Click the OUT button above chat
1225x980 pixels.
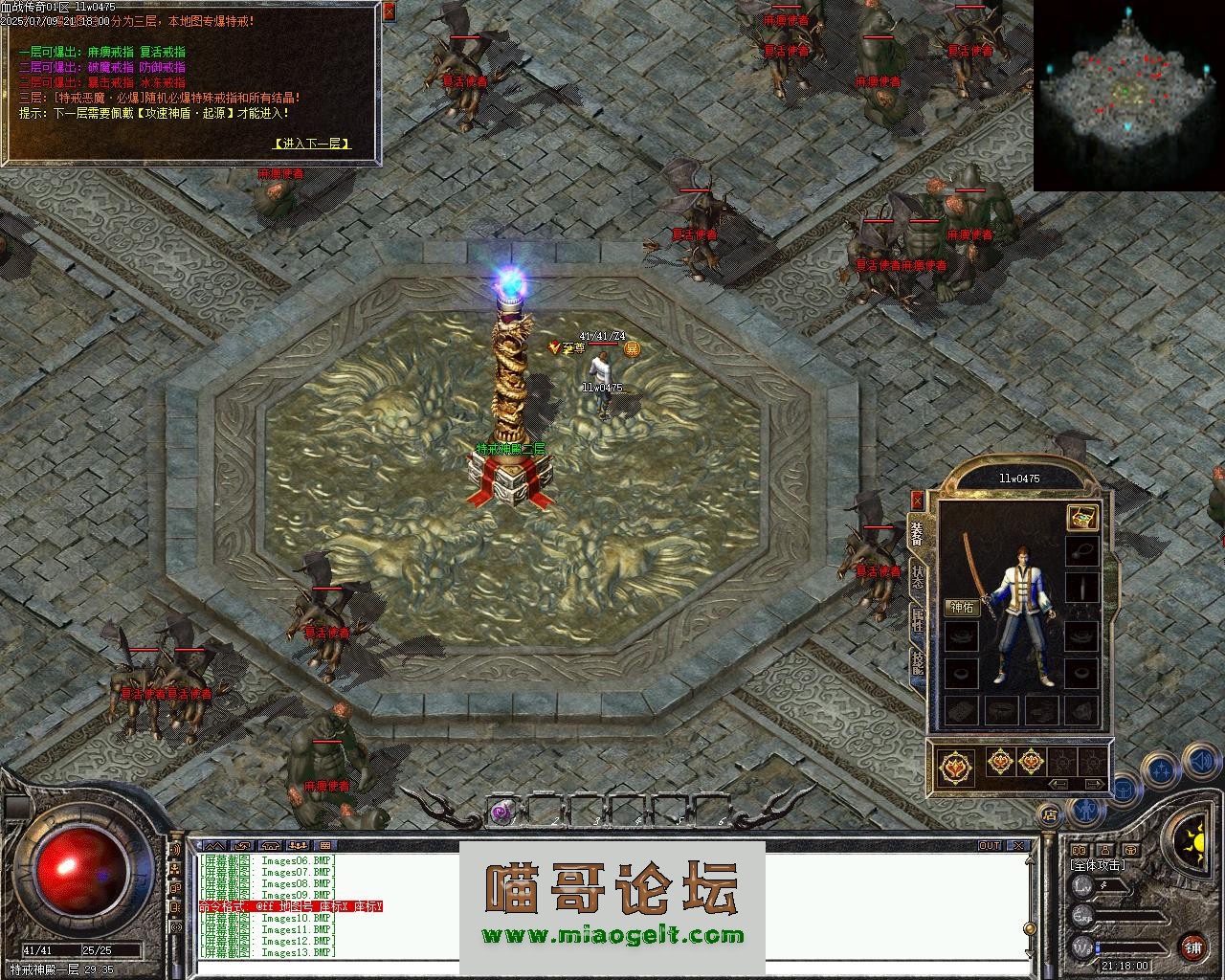[x=989, y=846]
